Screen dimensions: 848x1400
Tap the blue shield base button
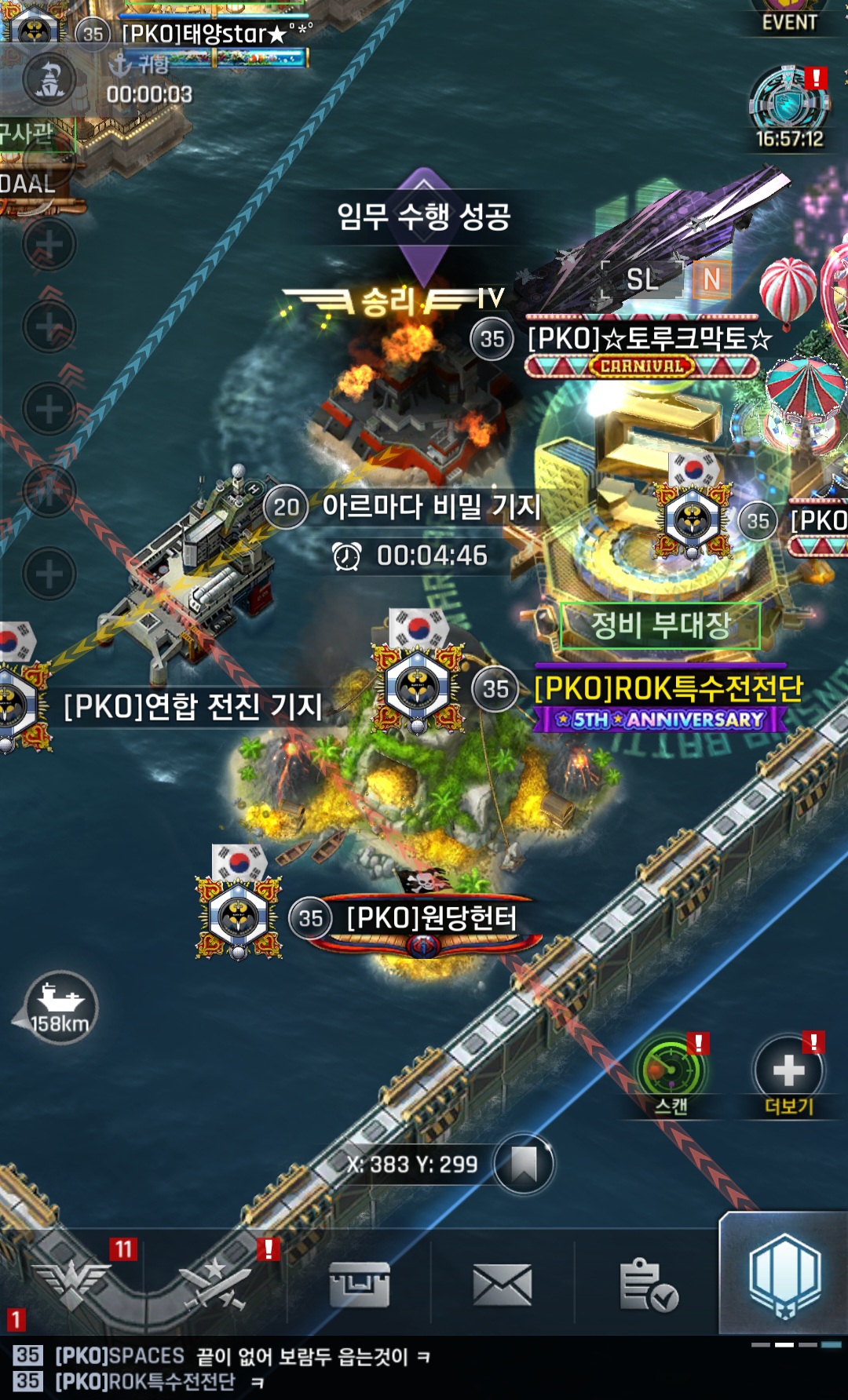click(784, 1275)
